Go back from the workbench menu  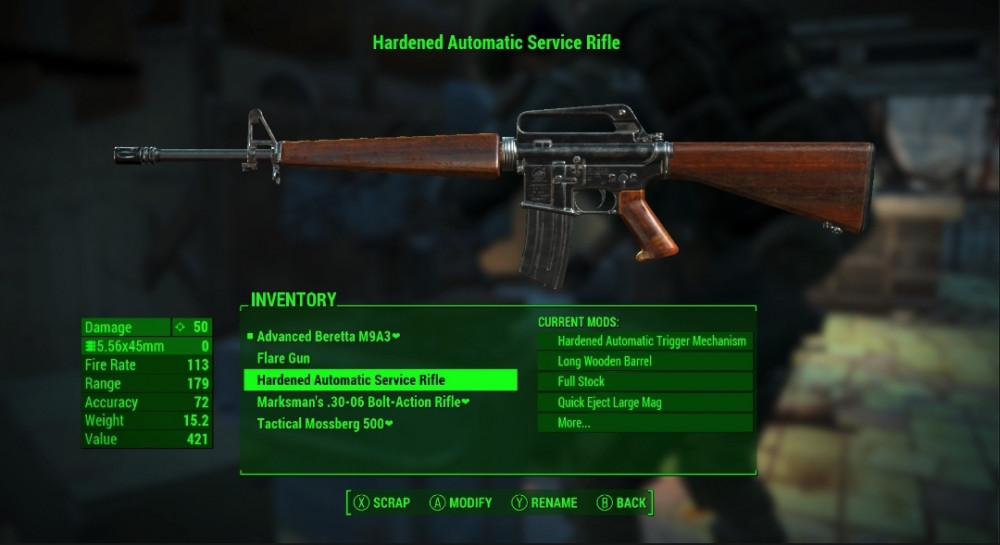[621, 503]
